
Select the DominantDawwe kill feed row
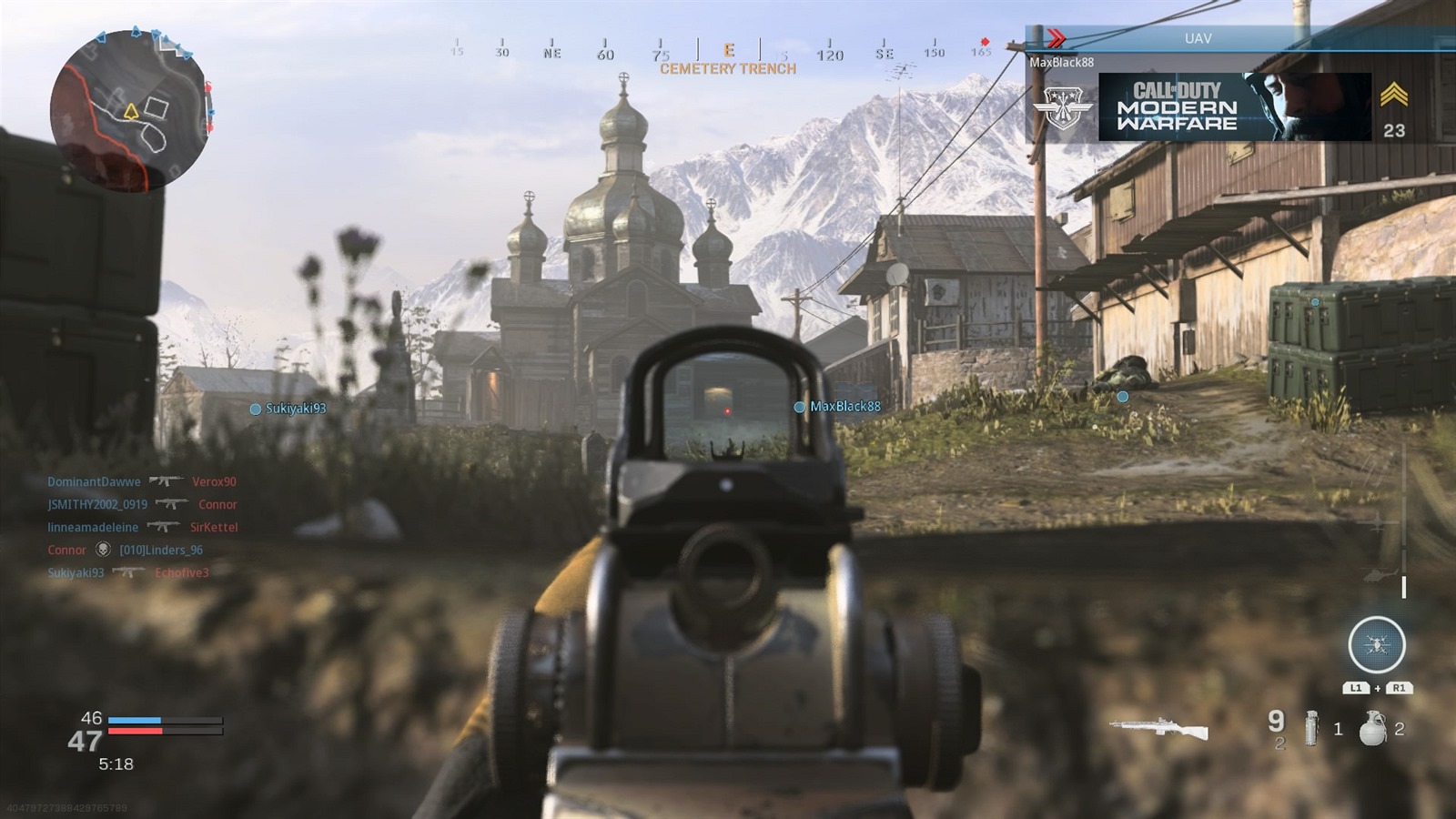point(141,481)
